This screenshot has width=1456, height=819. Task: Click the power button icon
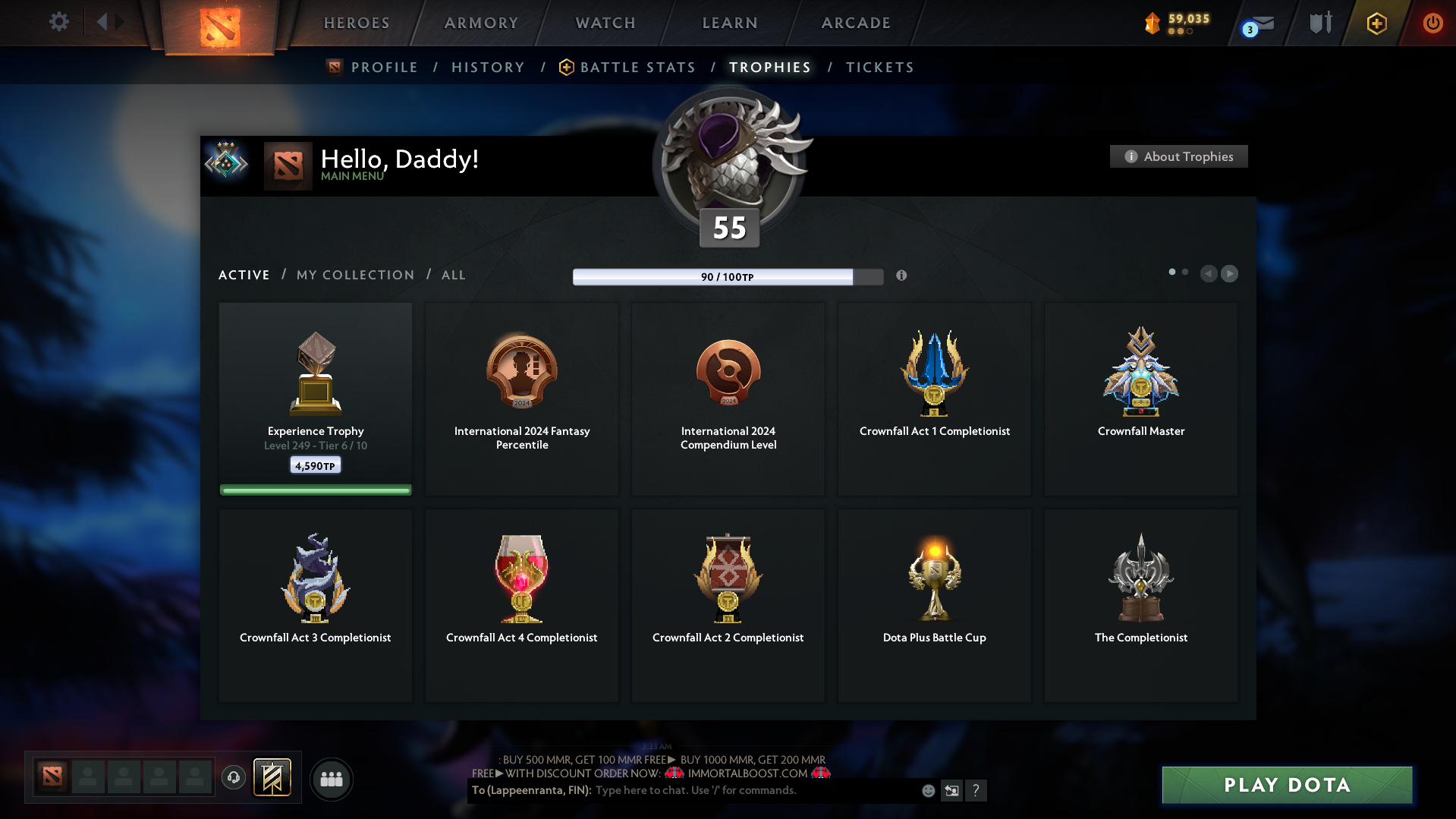[1432, 23]
